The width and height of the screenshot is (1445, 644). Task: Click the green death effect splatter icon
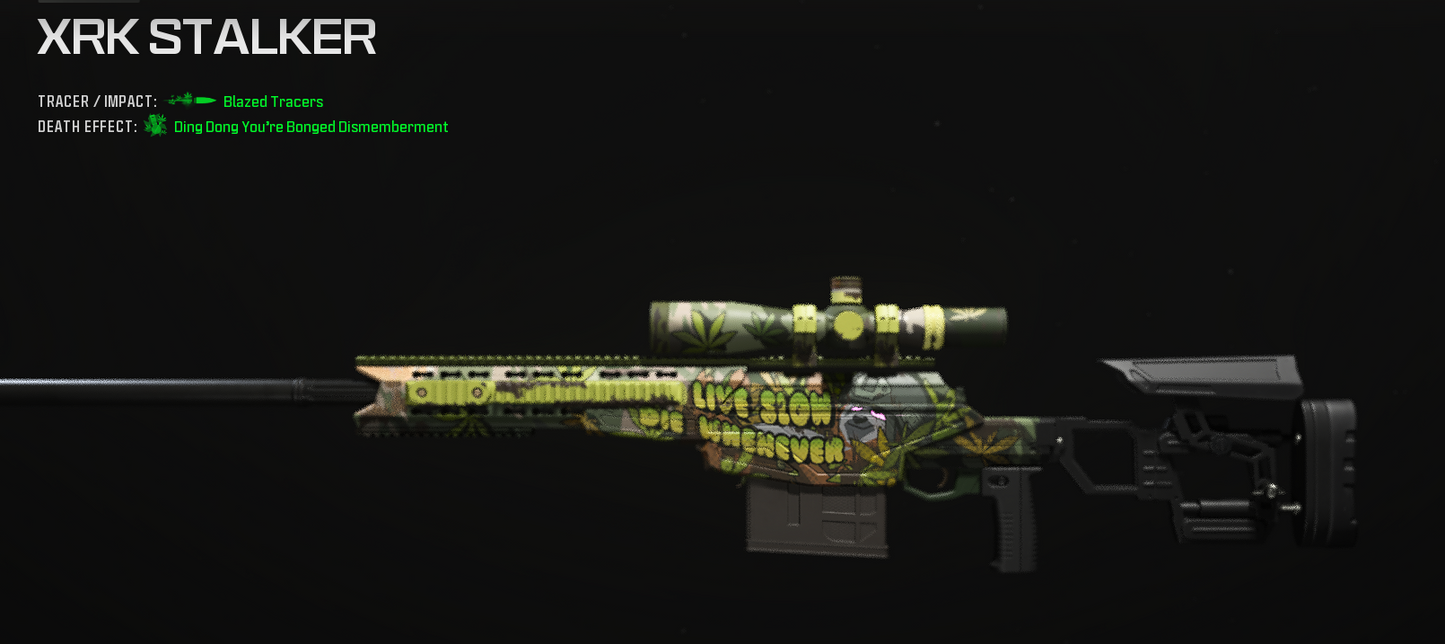pyautogui.click(x=156, y=126)
